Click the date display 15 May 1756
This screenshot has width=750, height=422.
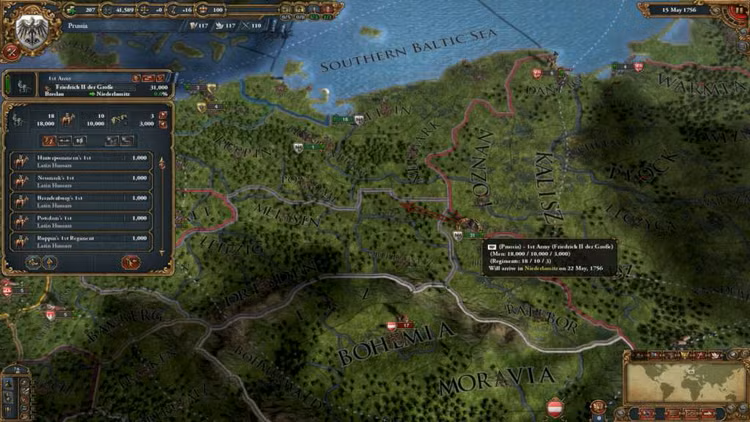pyautogui.click(x=686, y=9)
